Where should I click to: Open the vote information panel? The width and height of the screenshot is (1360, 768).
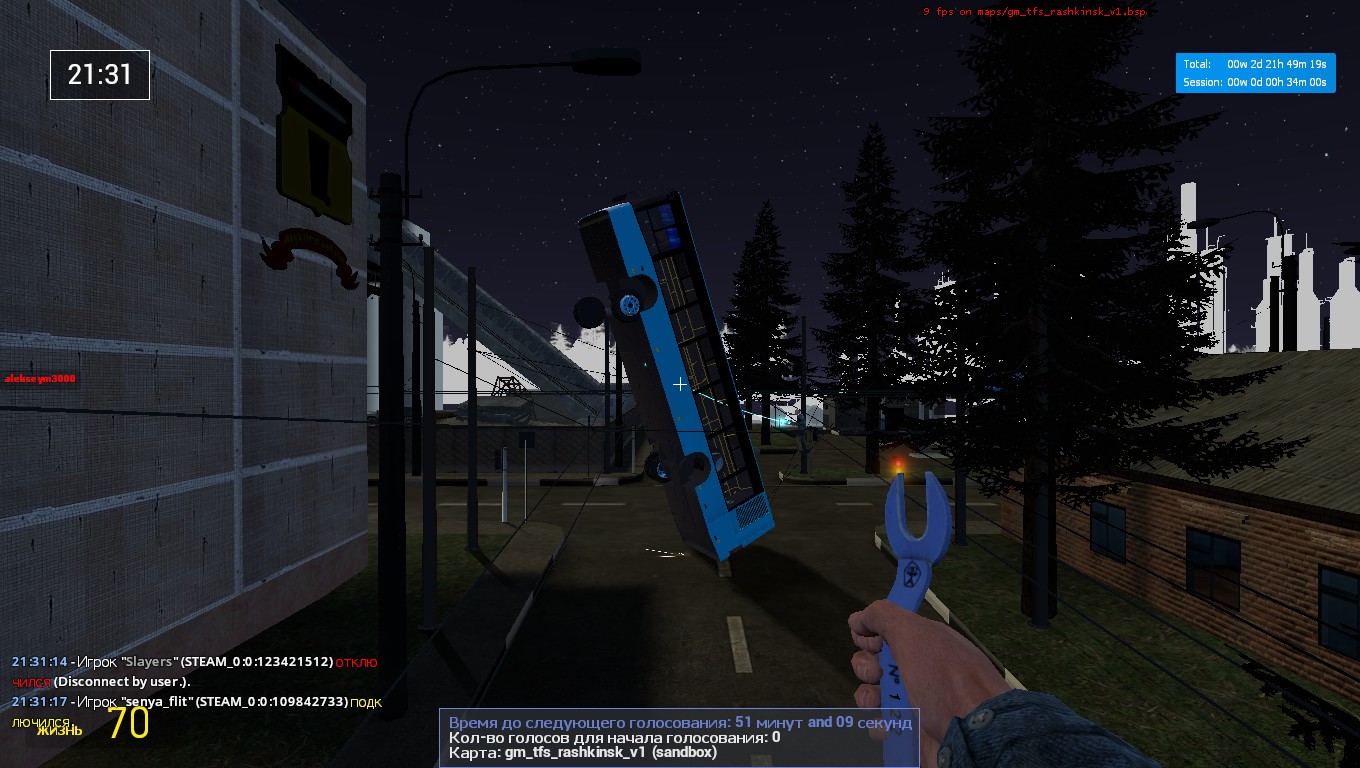click(x=679, y=736)
